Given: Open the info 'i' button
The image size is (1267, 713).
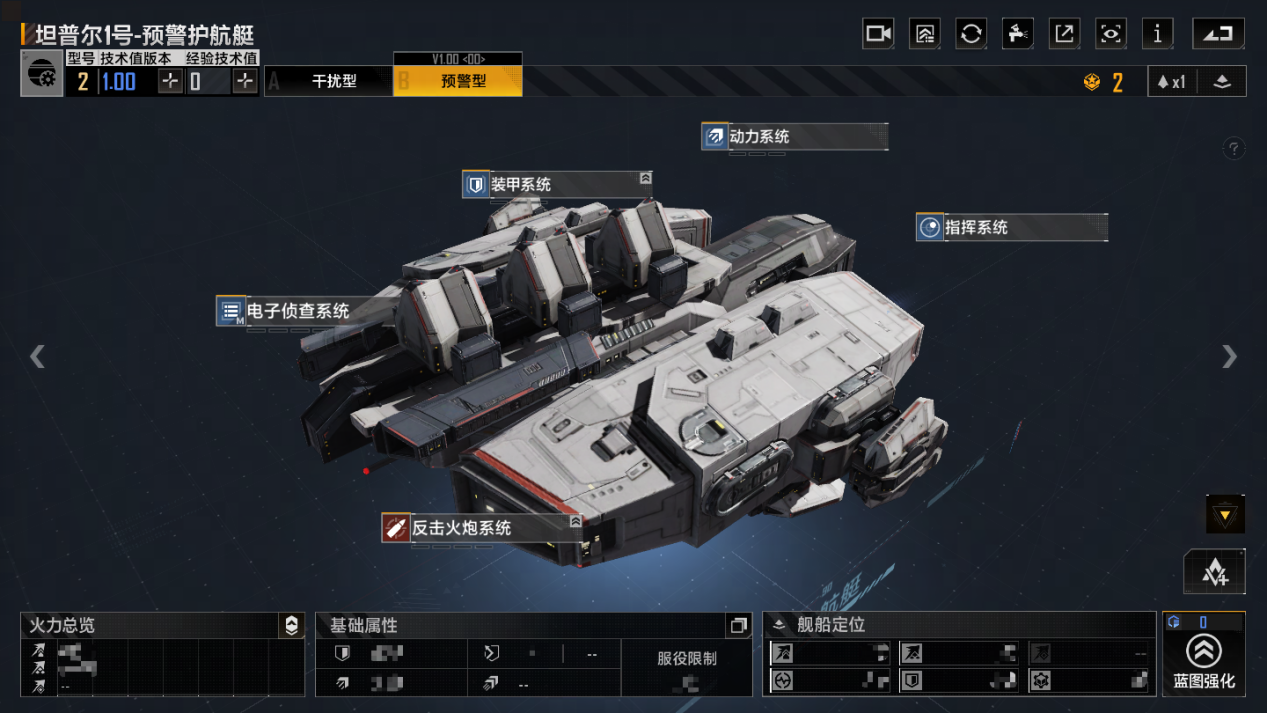Looking at the screenshot, I should tap(1157, 34).
